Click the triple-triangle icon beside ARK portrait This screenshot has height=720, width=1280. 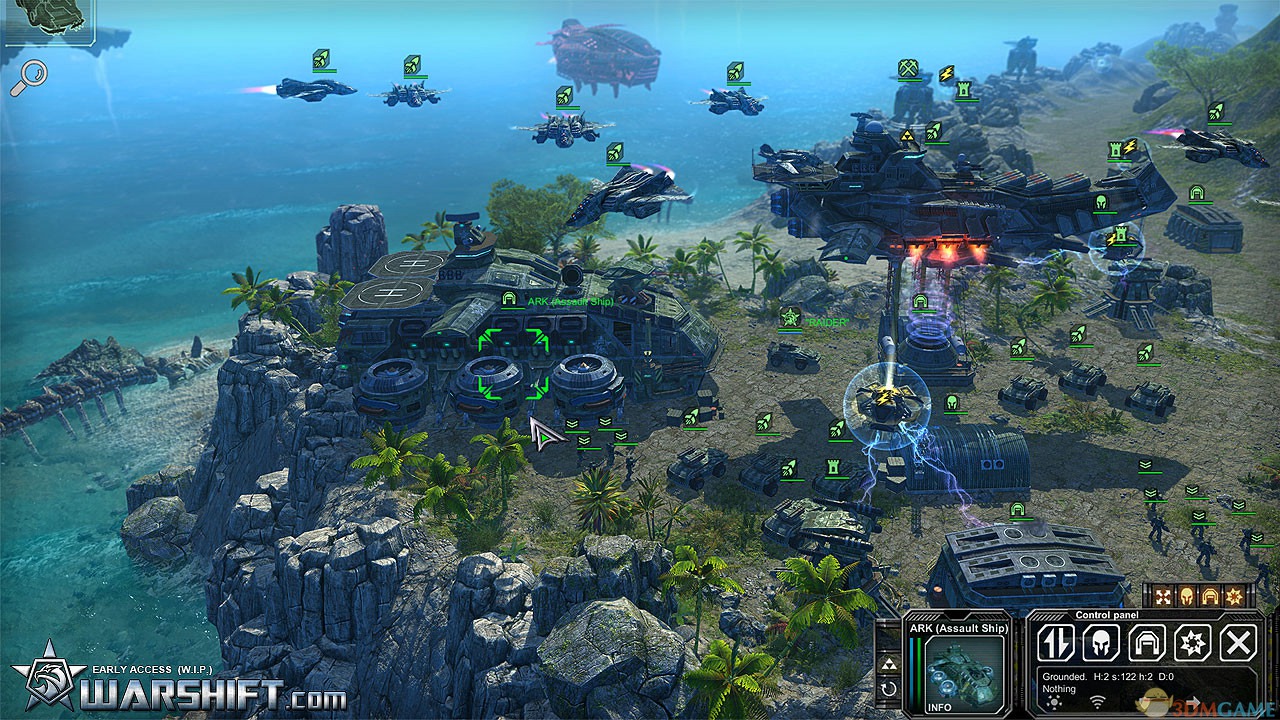pyautogui.click(x=887, y=665)
